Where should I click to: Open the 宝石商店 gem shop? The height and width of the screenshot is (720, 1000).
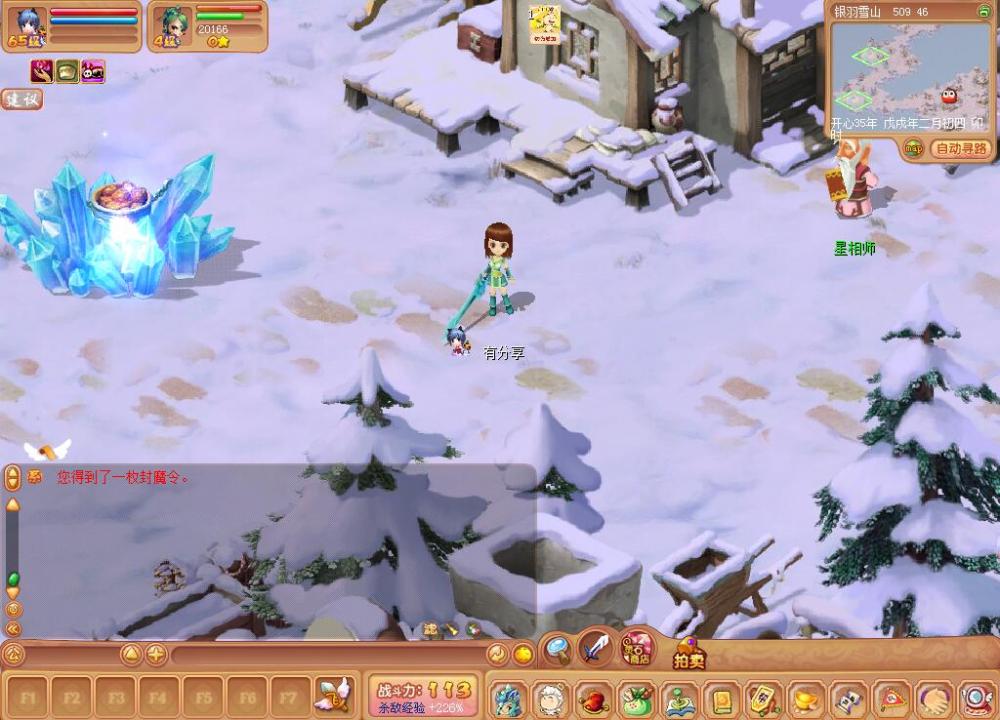point(637,649)
